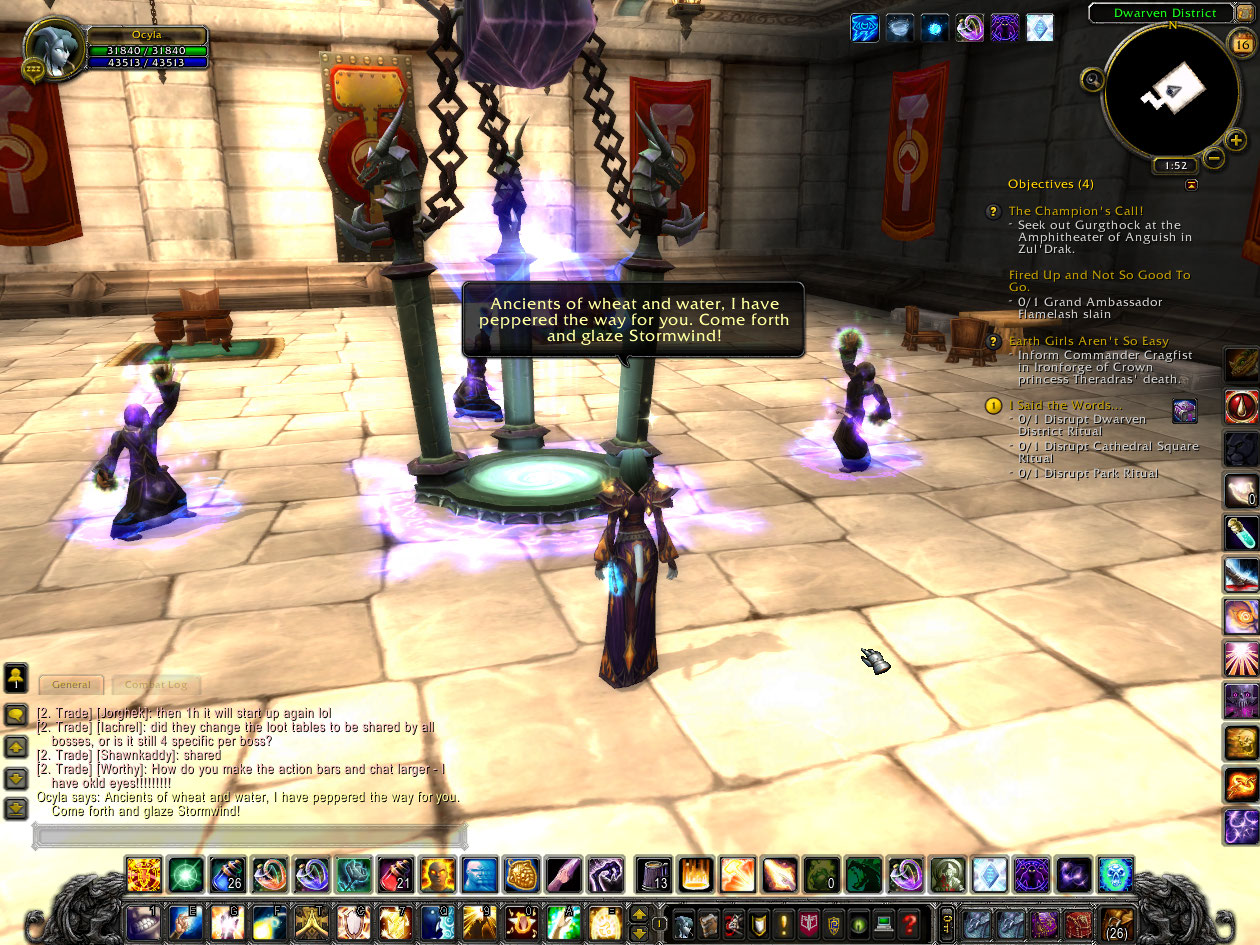Open the Combat Log tab
Viewport: 1260px width, 945px height.
pos(155,685)
